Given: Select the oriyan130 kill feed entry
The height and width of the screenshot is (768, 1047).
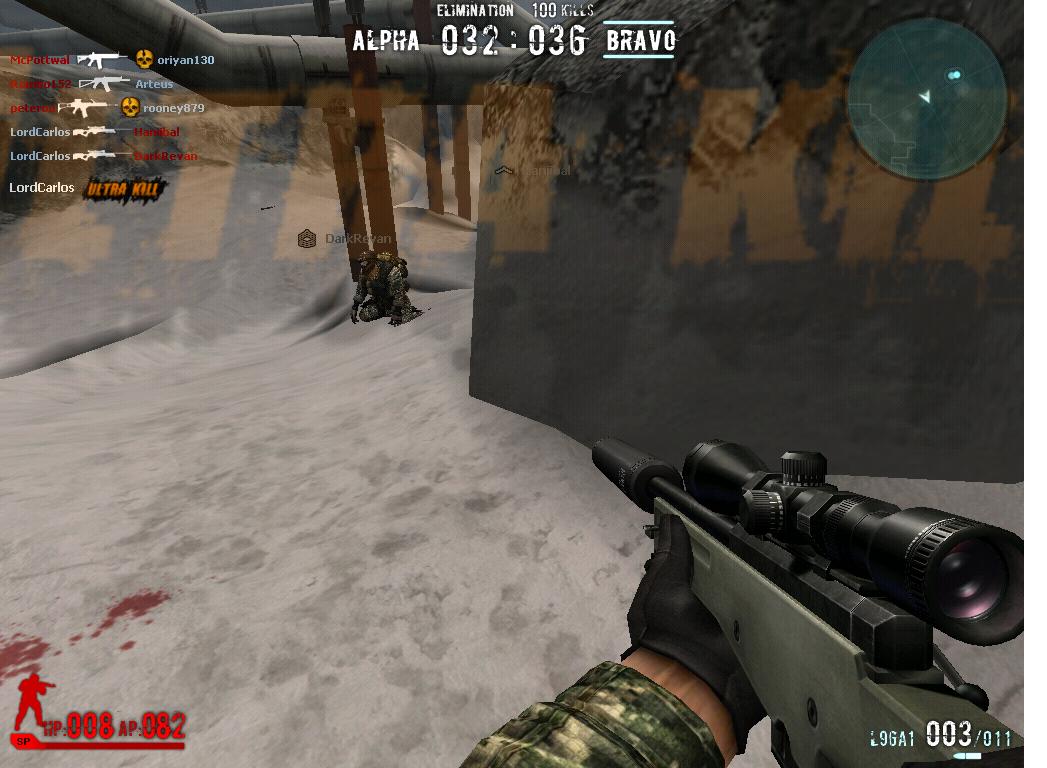Looking at the screenshot, I should tap(186, 60).
